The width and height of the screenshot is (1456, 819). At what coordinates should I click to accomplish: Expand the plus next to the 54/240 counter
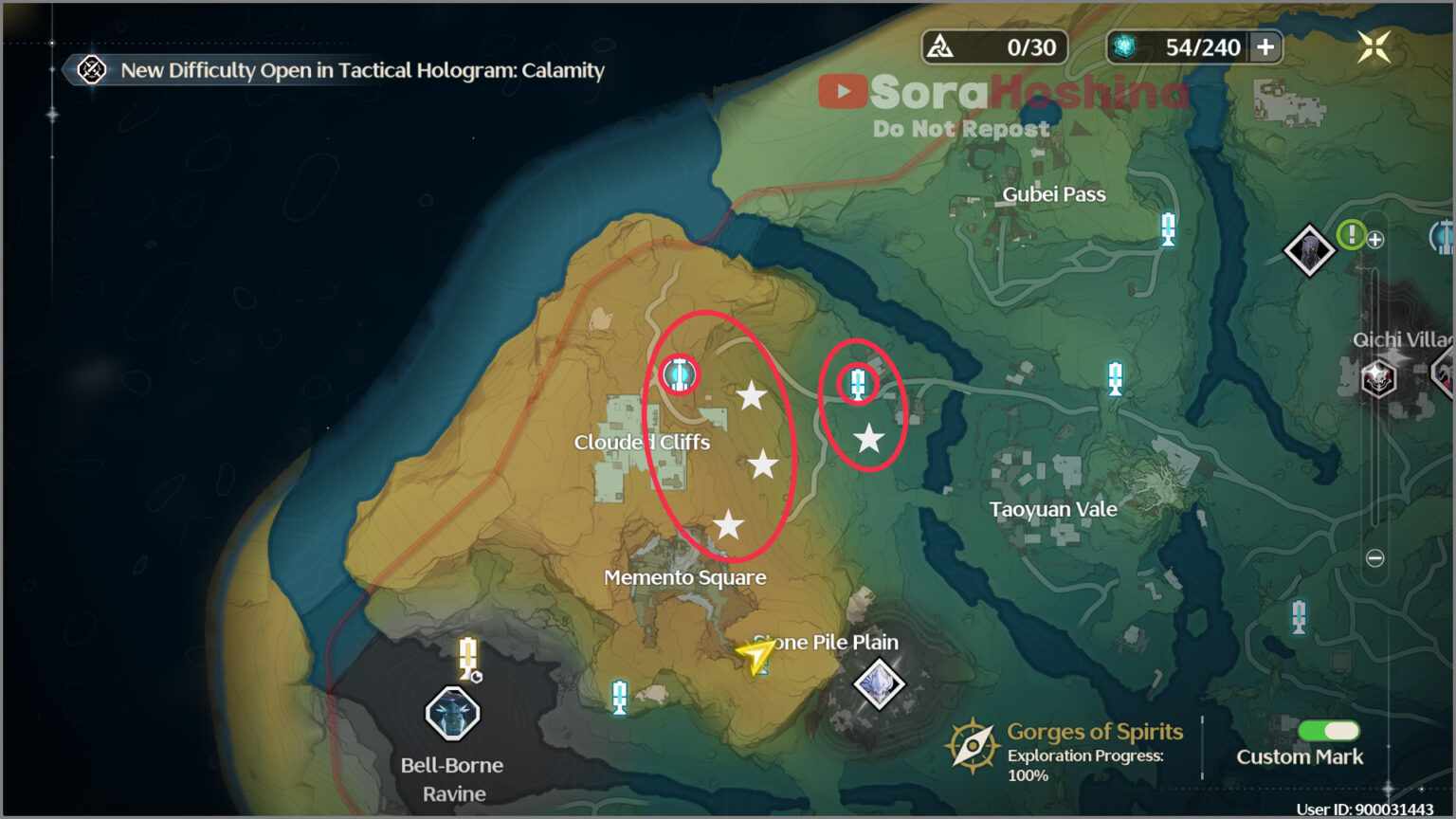tap(1264, 46)
